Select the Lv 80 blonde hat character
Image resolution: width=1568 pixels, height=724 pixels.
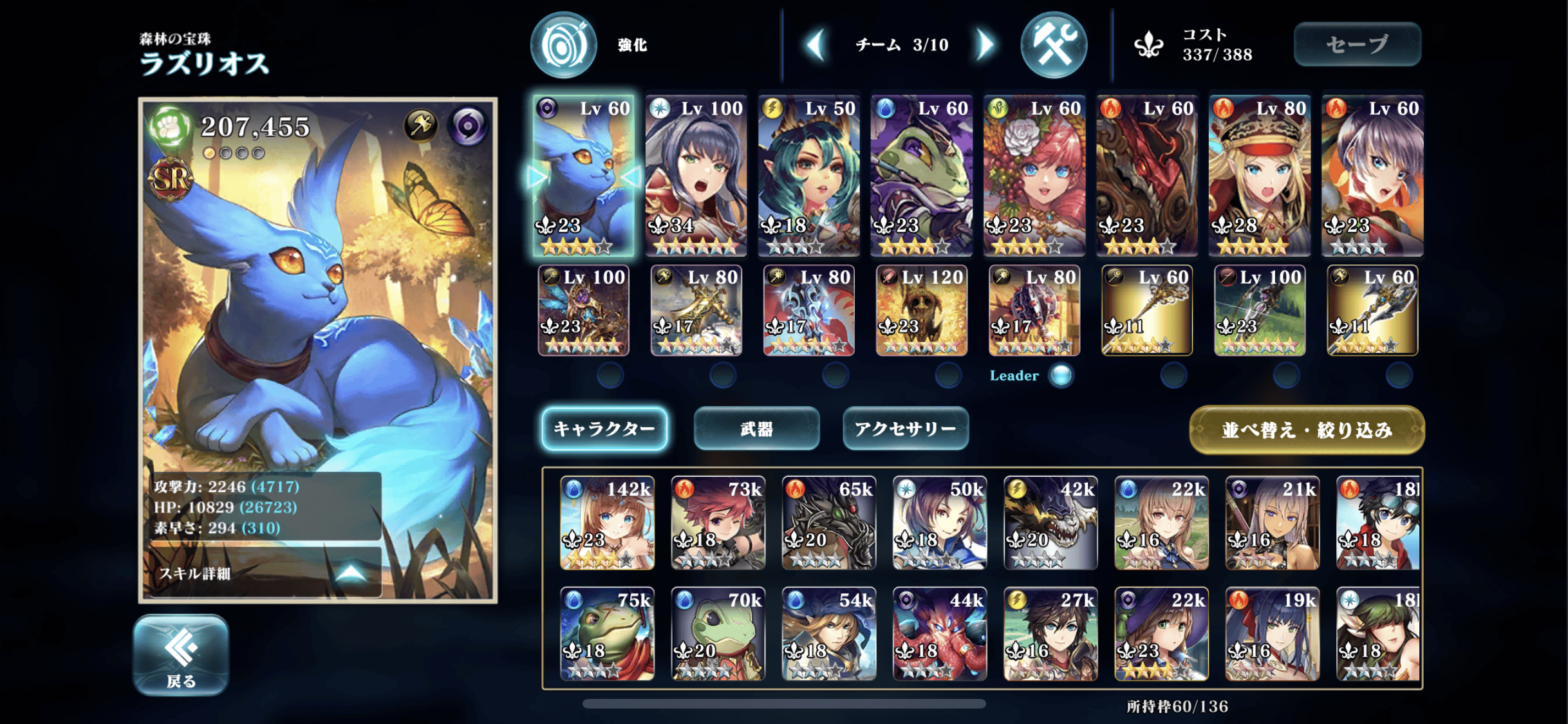1259,175
